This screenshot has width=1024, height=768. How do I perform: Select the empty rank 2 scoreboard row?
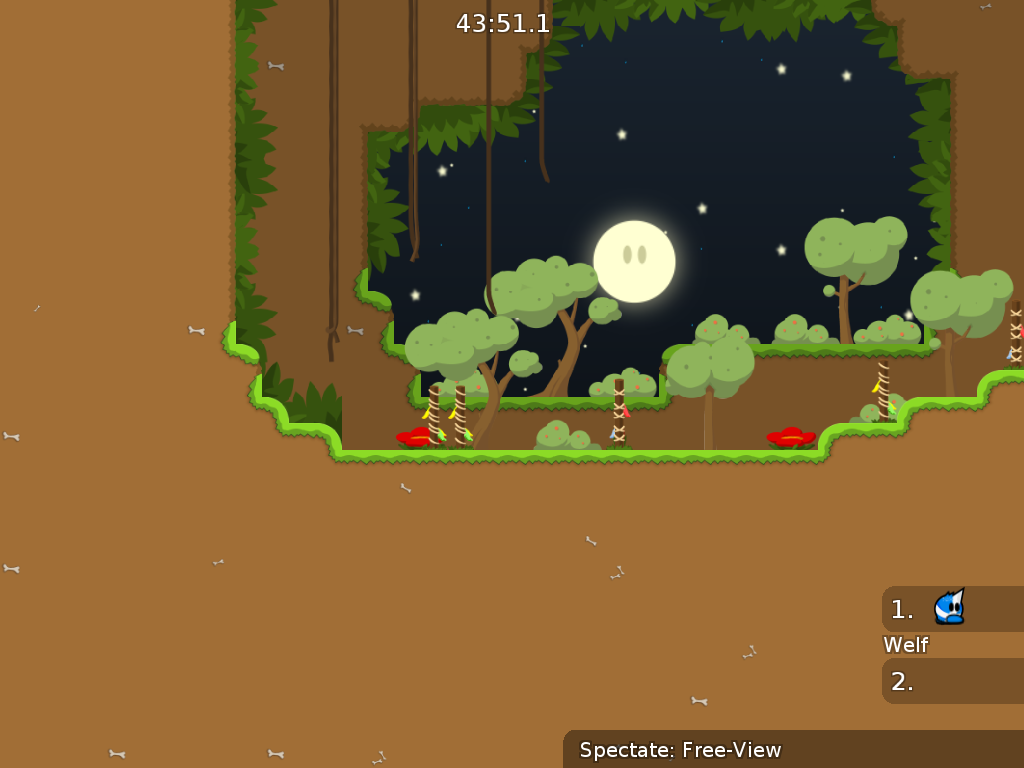coord(952,681)
